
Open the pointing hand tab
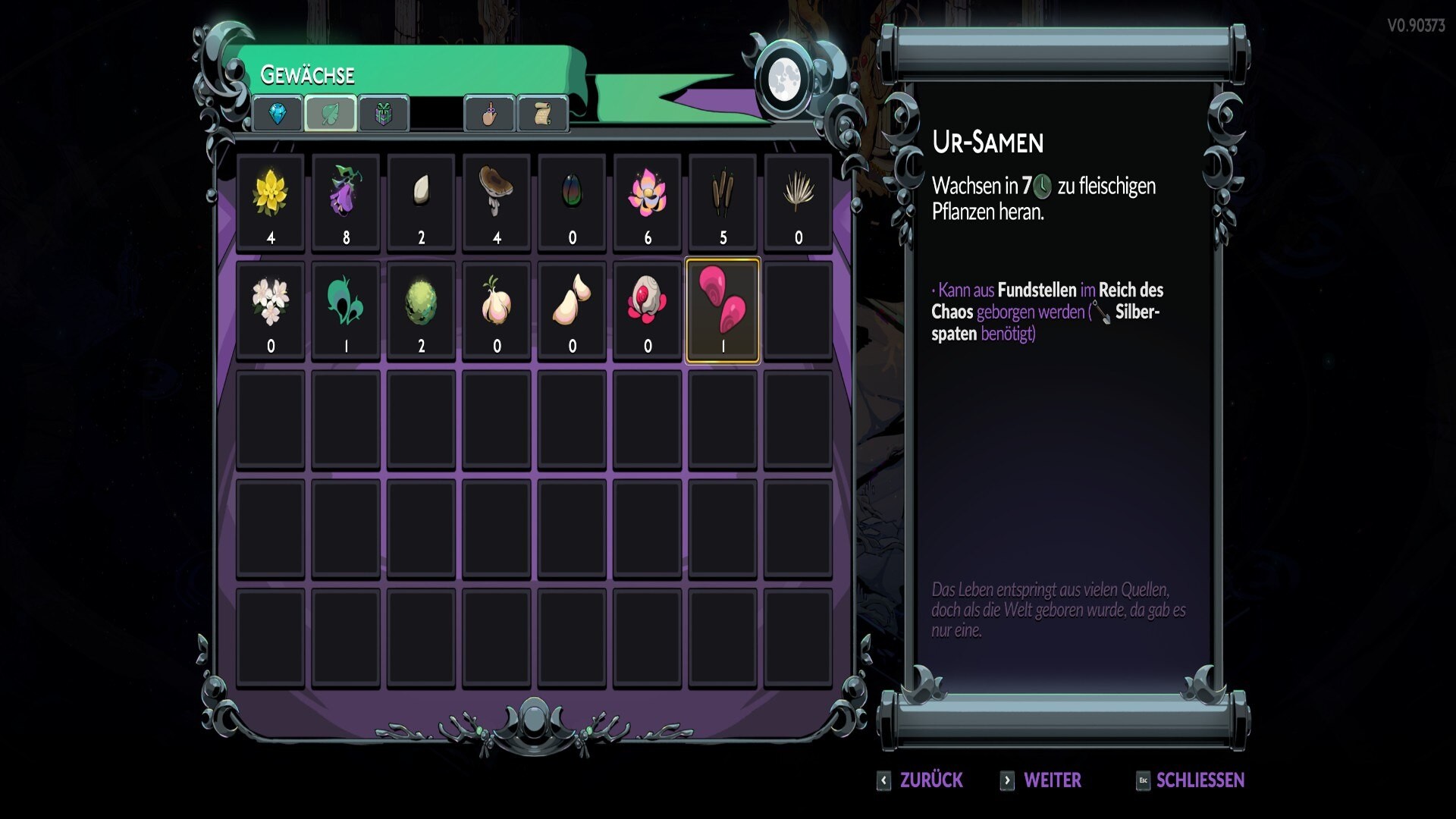click(489, 114)
